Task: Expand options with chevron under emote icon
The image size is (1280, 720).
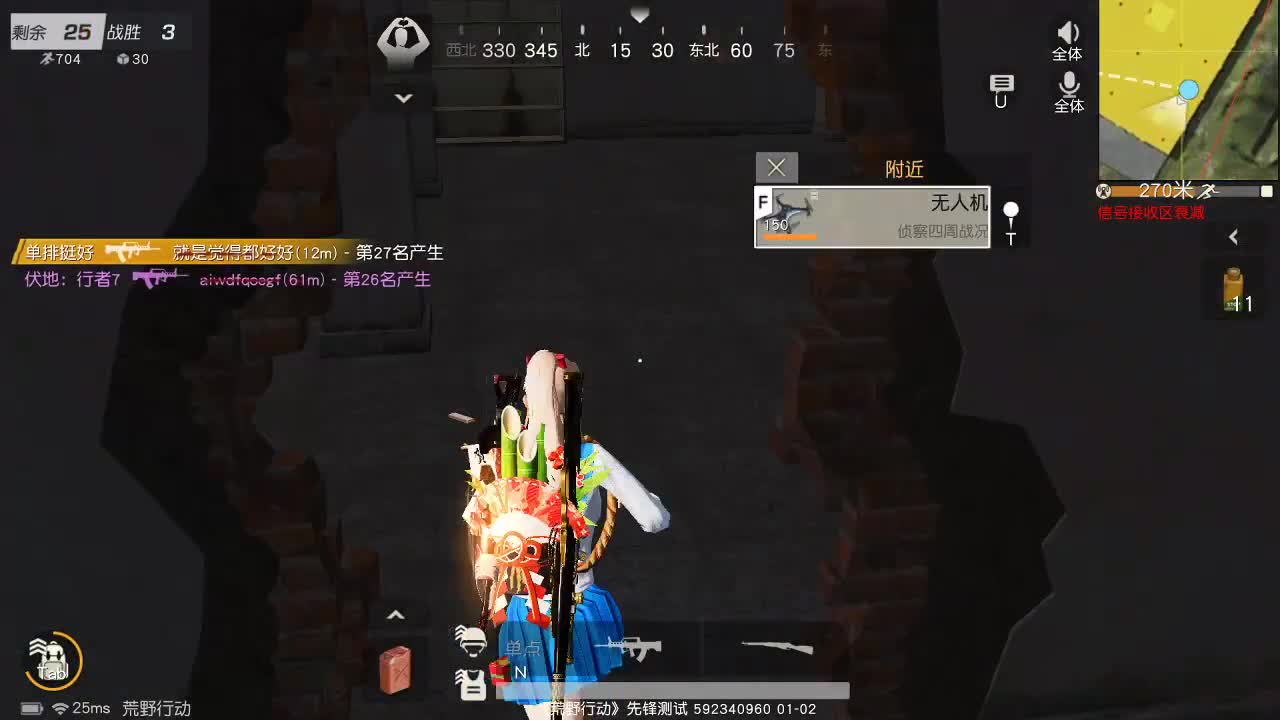Action: [x=404, y=98]
